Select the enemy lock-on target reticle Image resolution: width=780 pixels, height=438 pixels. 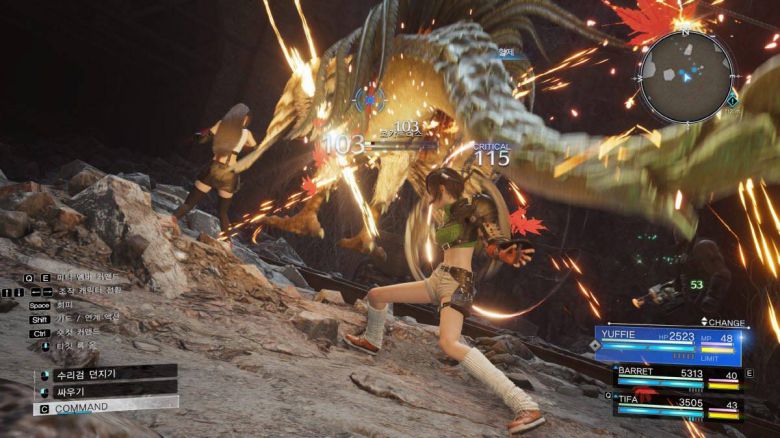(x=369, y=99)
